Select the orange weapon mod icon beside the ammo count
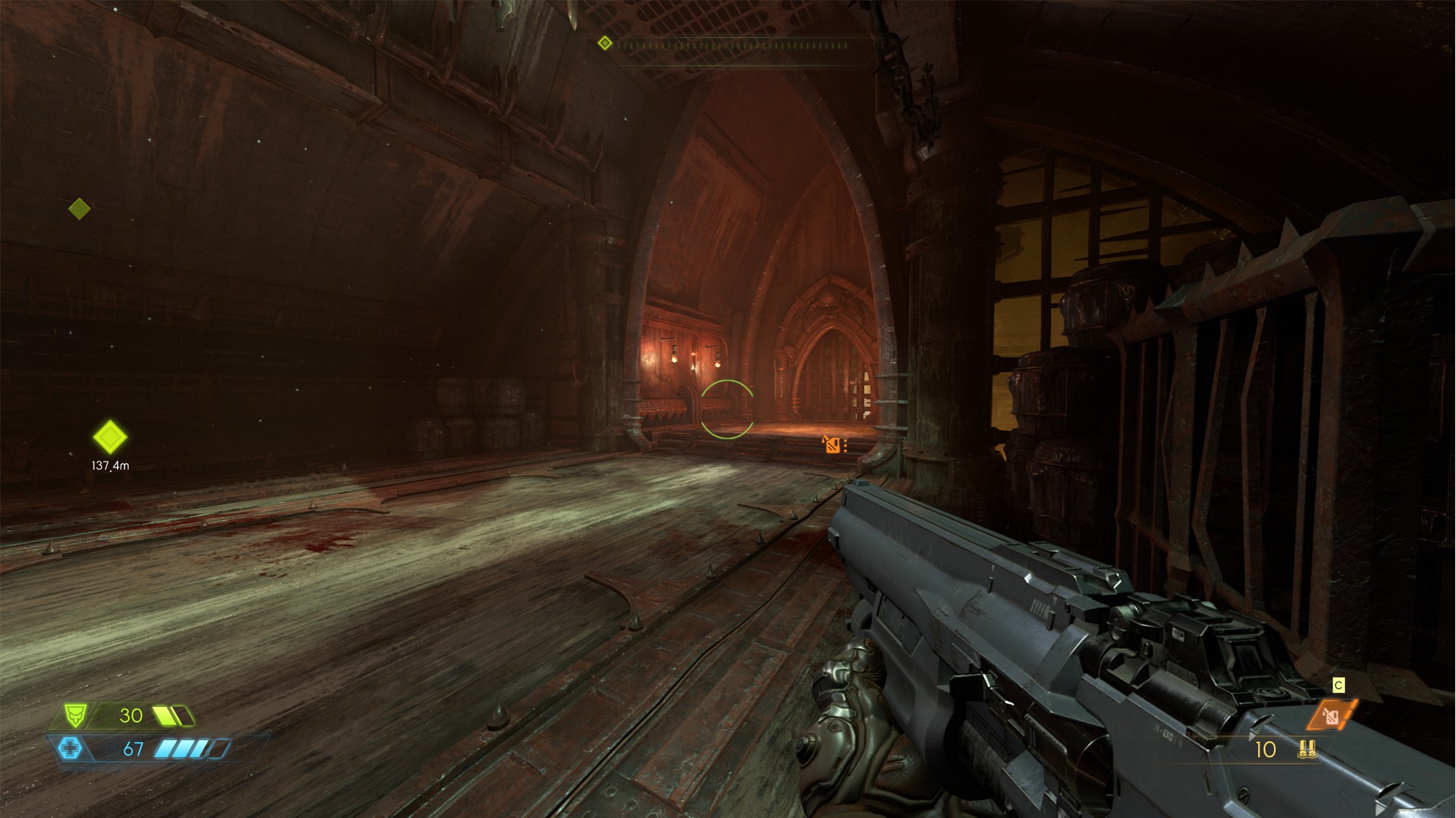The height and width of the screenshot is (818, 1456). coord(1332,715)
